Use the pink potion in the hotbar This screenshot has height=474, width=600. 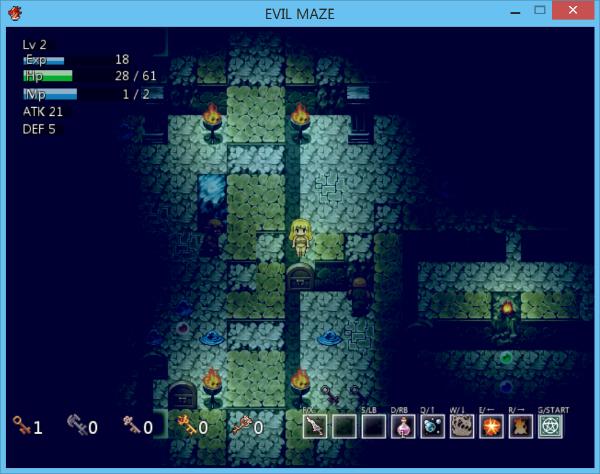403,427
